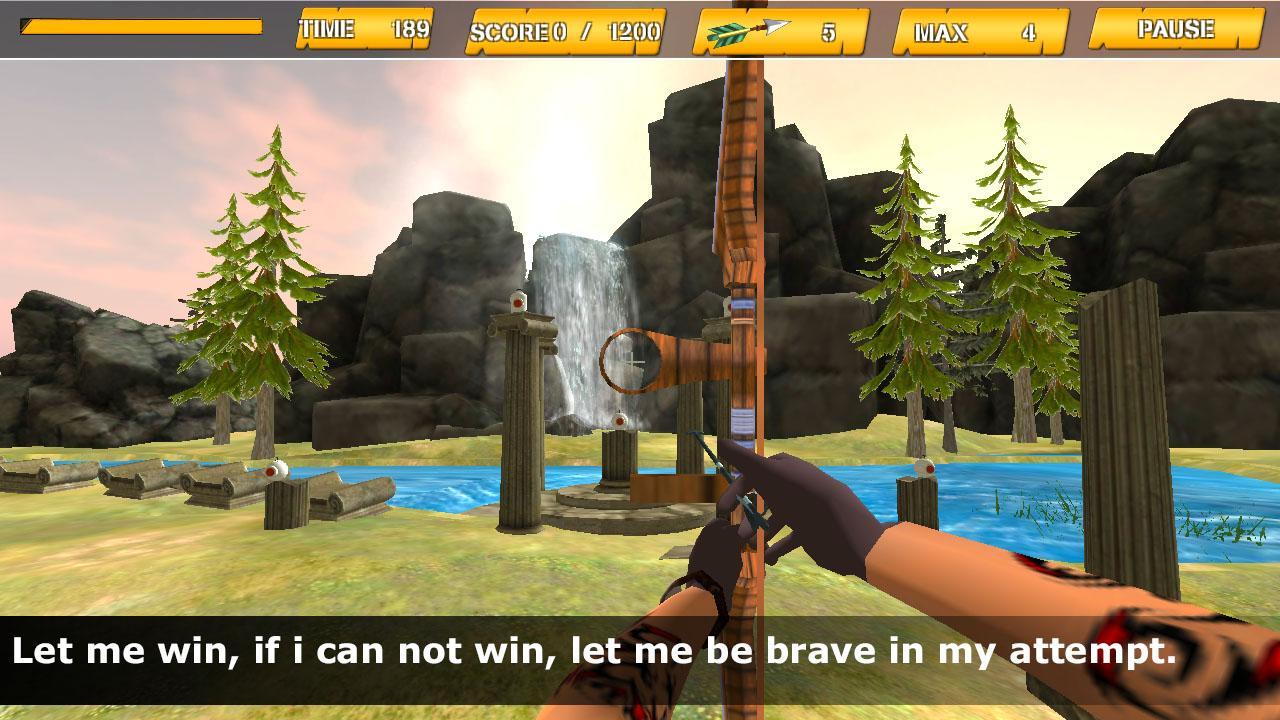Viewport: 1280px width, 720px height.
Task: Click the SCORE text label
Action: [x=508, y=31]
